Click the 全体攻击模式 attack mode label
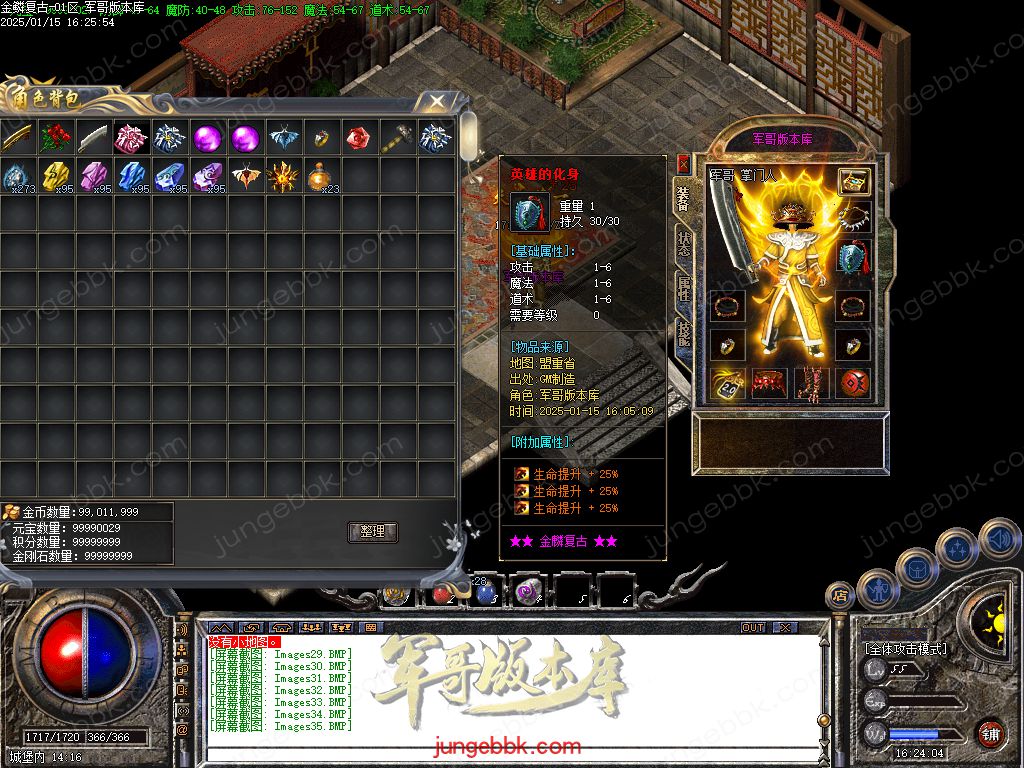This screenshot has width=1024, height=768. tap(906, 648)
